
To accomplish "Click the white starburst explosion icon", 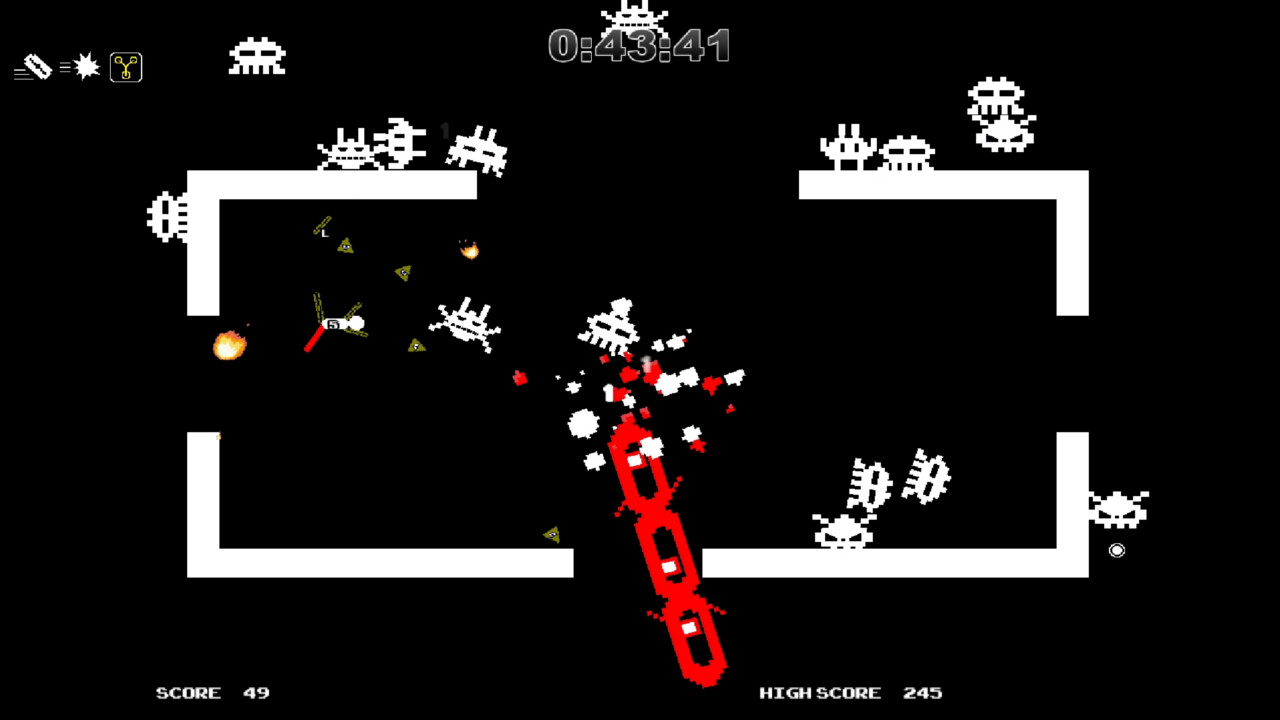I will click(85, 66).
